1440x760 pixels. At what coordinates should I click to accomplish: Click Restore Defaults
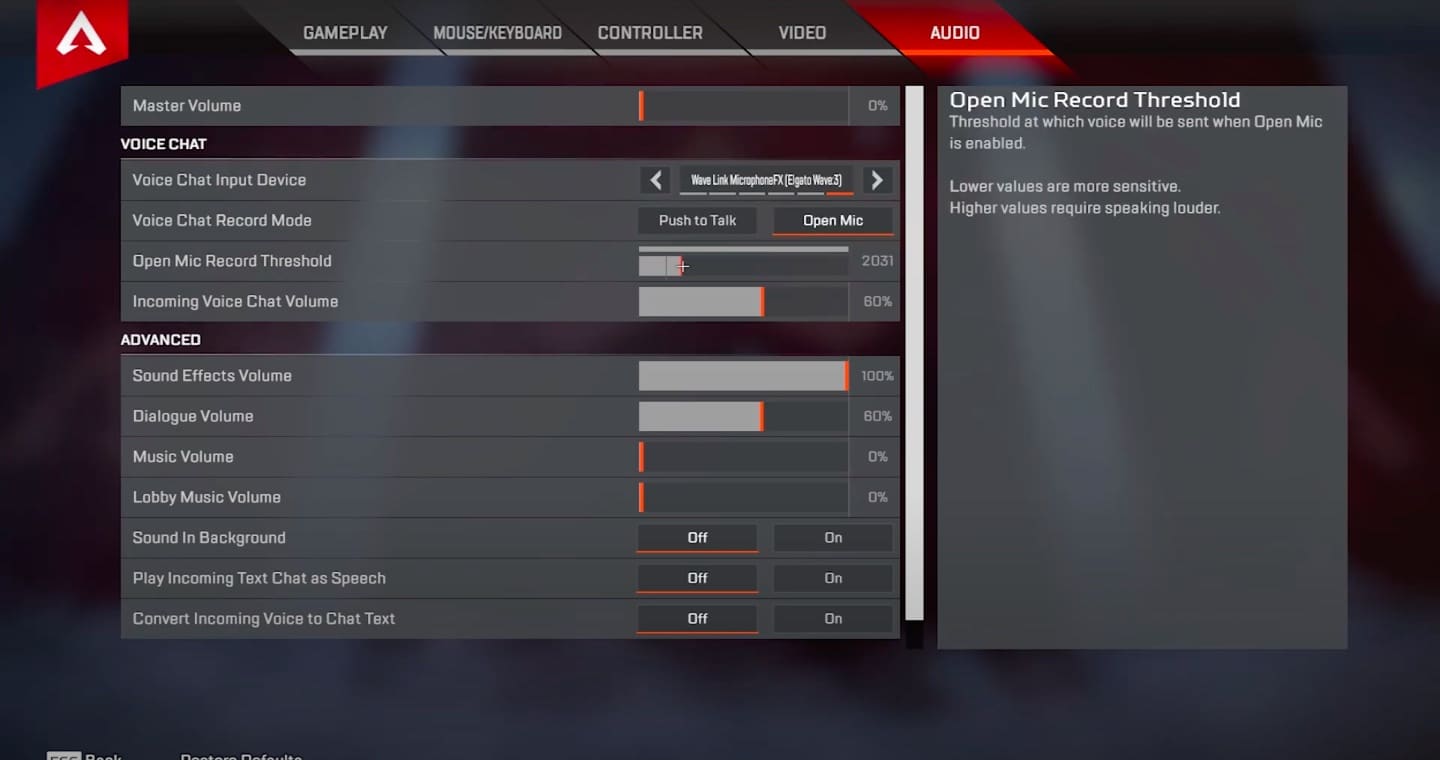click(x=240, y=756)
